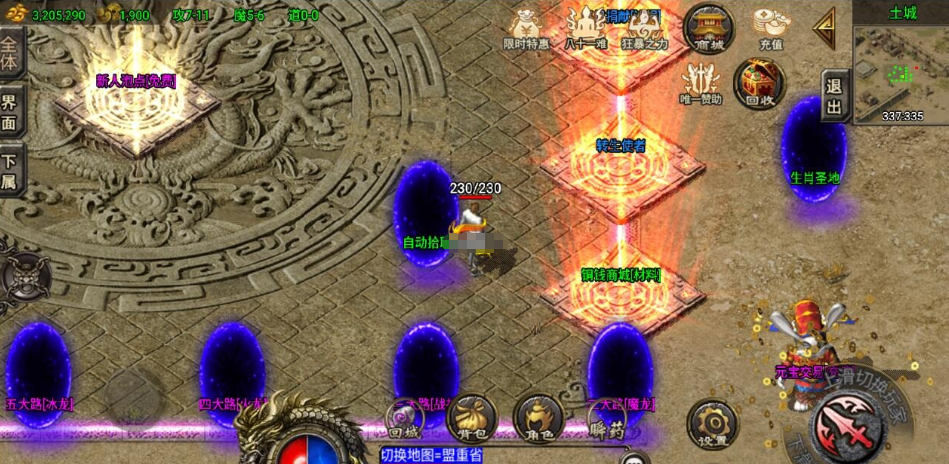Open the 土城 minimap

pyautogui.click(x=901, y=66)
